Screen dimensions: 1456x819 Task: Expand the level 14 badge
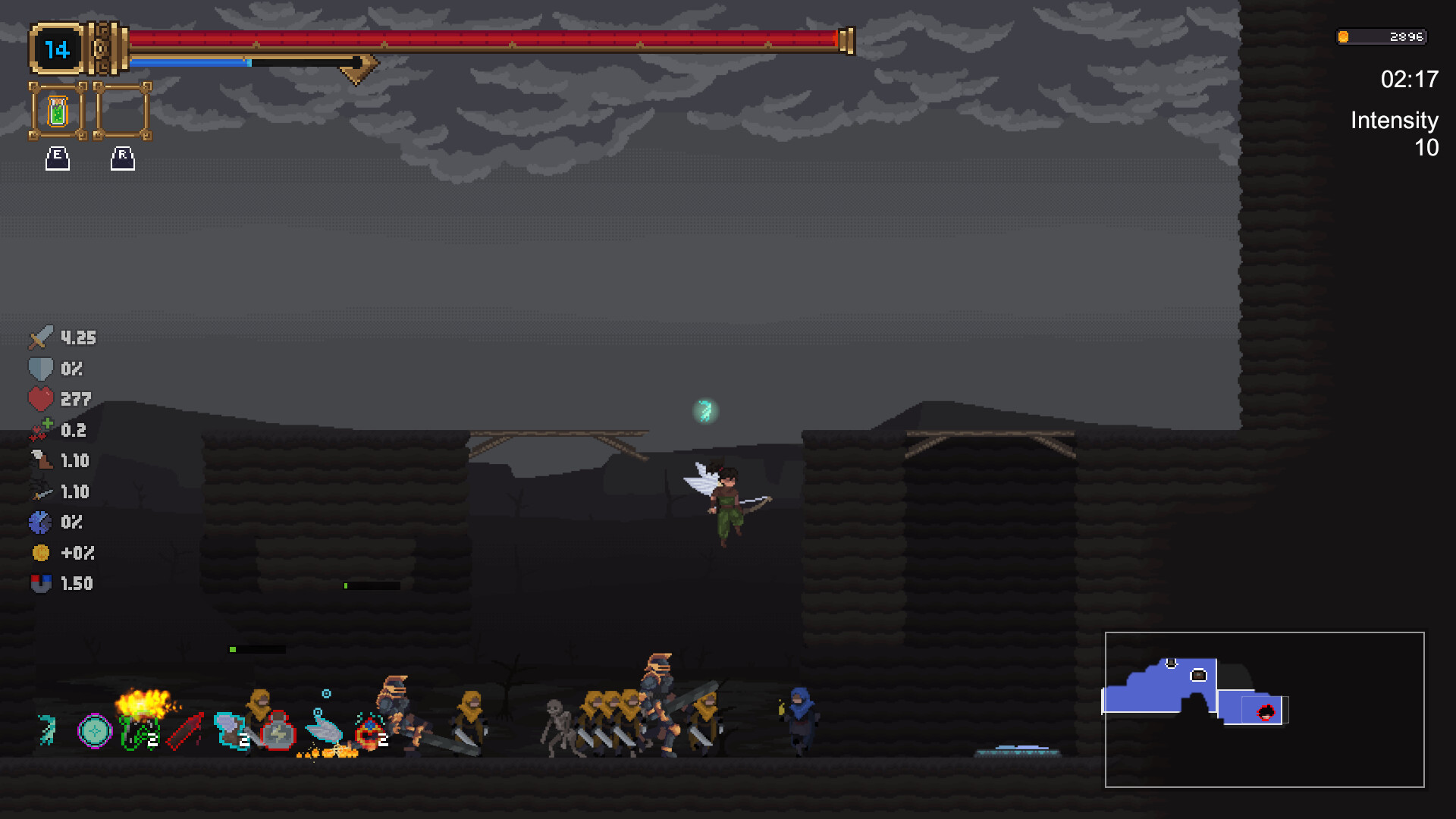click(x=57, y=49)
